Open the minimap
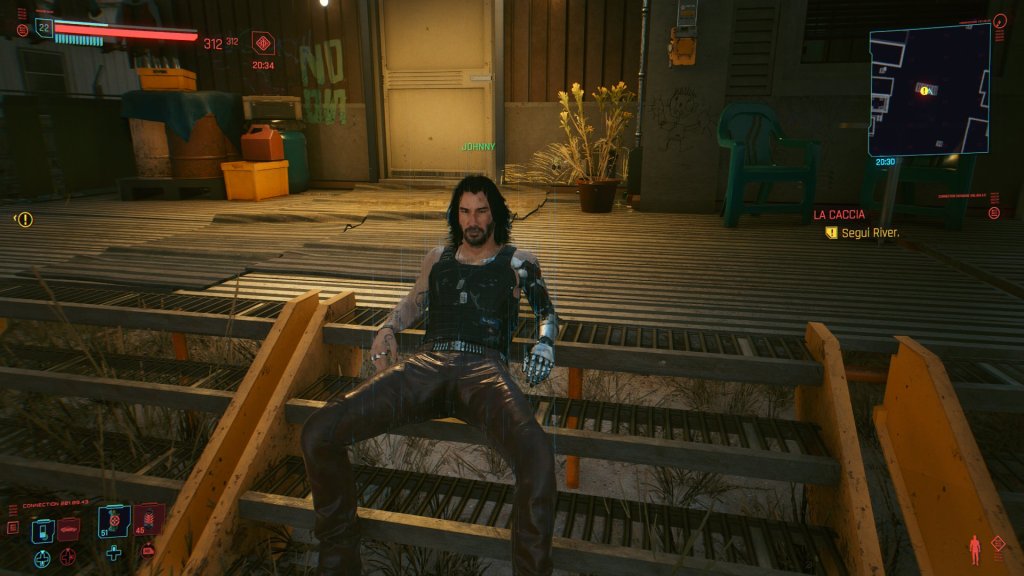 (929, 88)
